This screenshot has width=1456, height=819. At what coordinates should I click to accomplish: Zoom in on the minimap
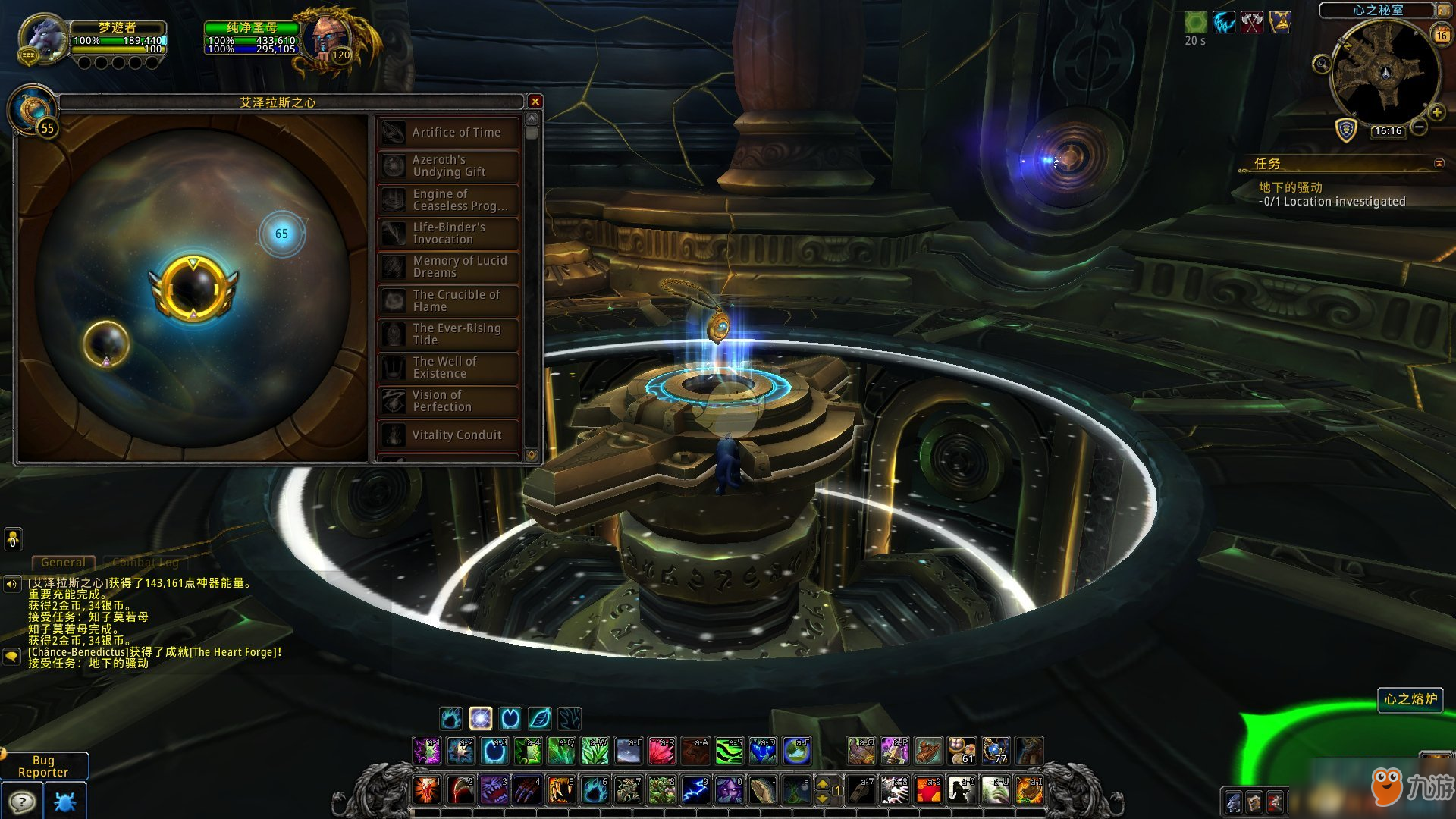pyautogui.click(x=1436, y=113)
